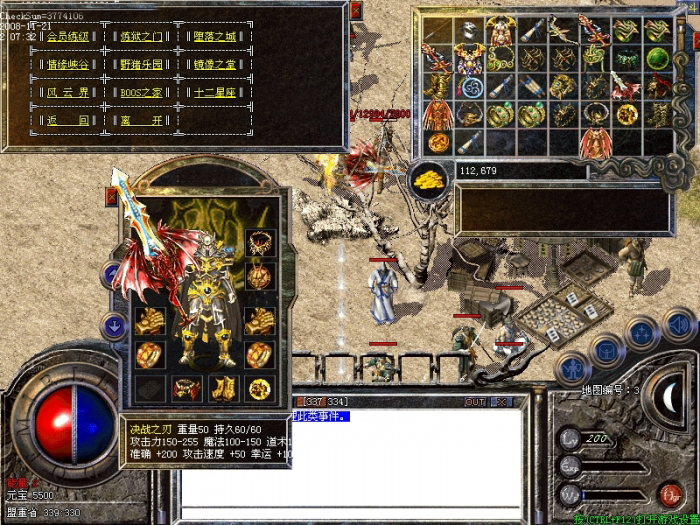700x525 pixels.
Task: Click the 返回 back option
Action: (68, 120)
